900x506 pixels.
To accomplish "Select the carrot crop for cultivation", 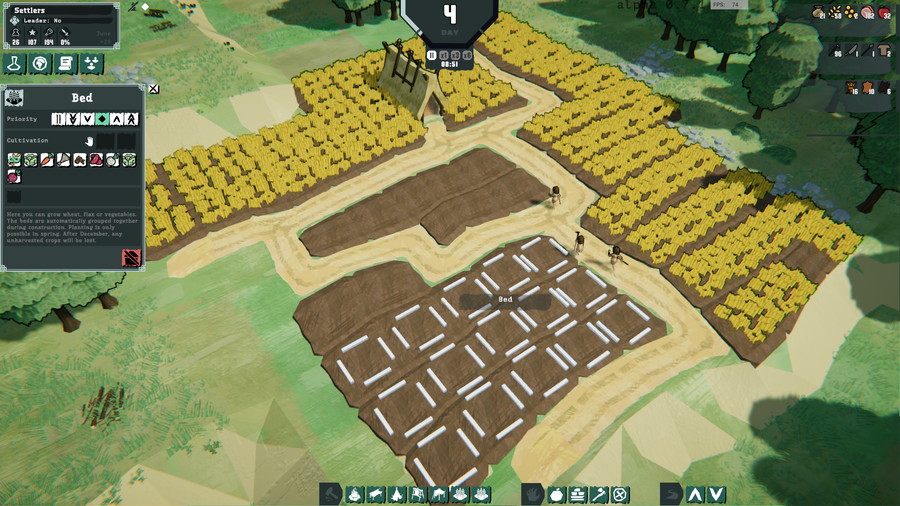I will [47, 159].
